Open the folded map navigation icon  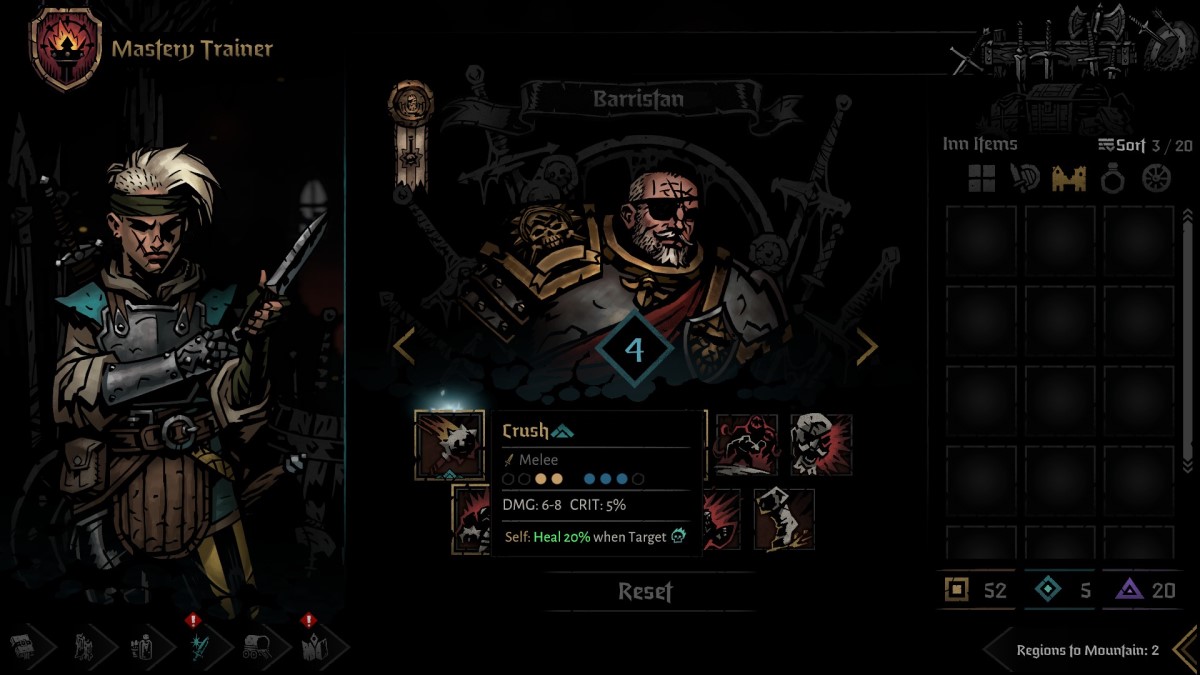click(312, 648)
